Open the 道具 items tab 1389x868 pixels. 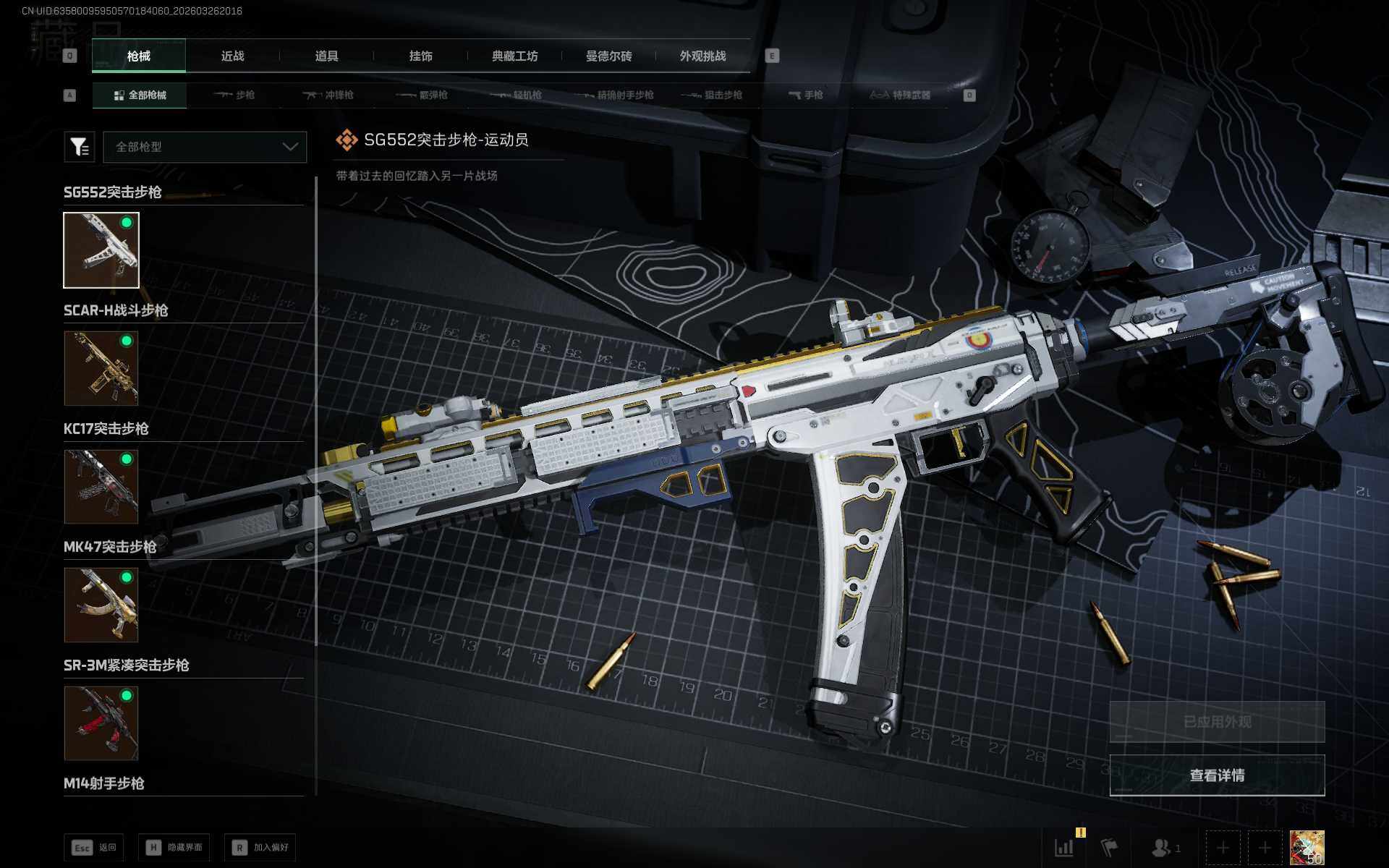326,56
